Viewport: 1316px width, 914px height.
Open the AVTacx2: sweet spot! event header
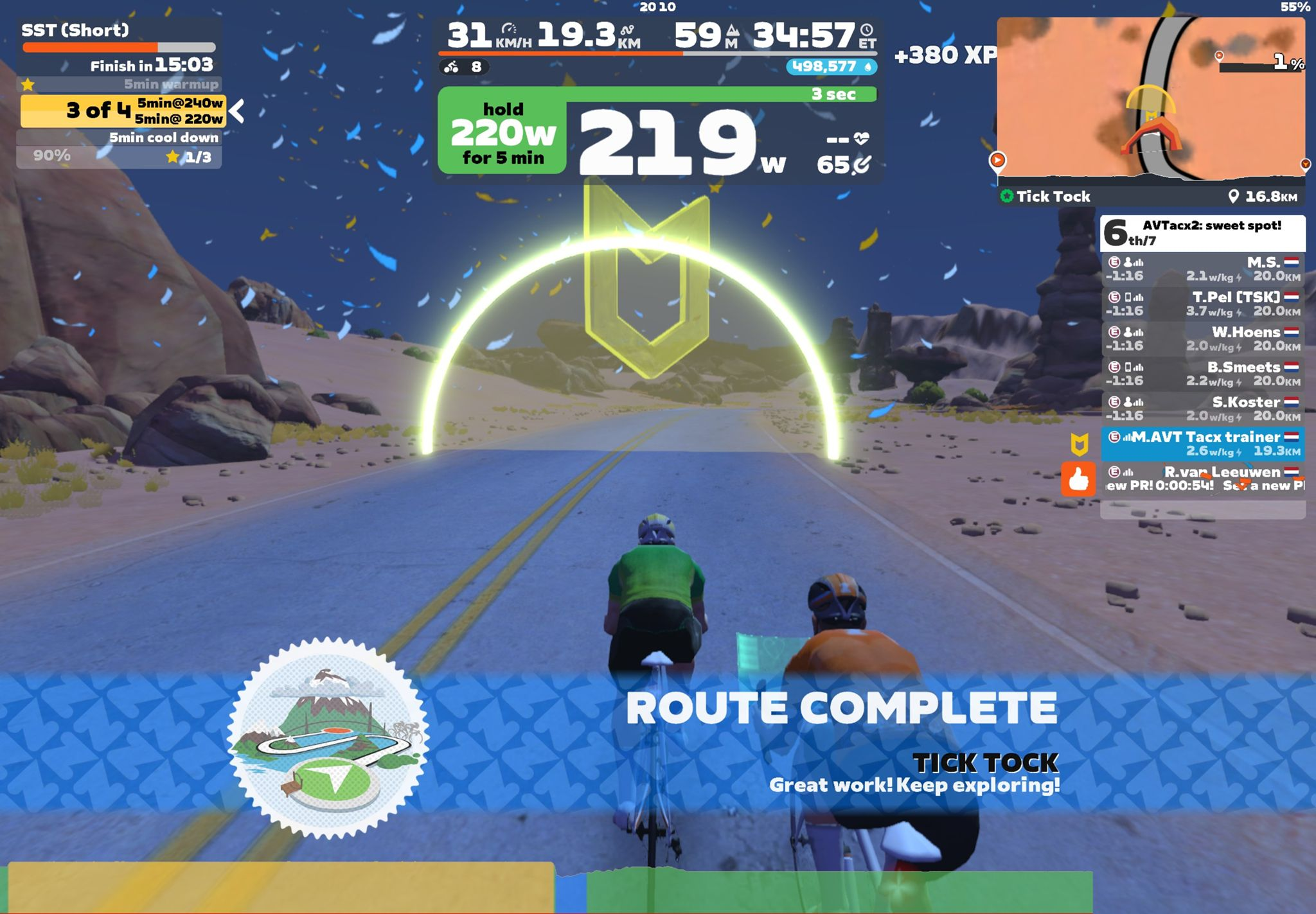(1202, 233)
